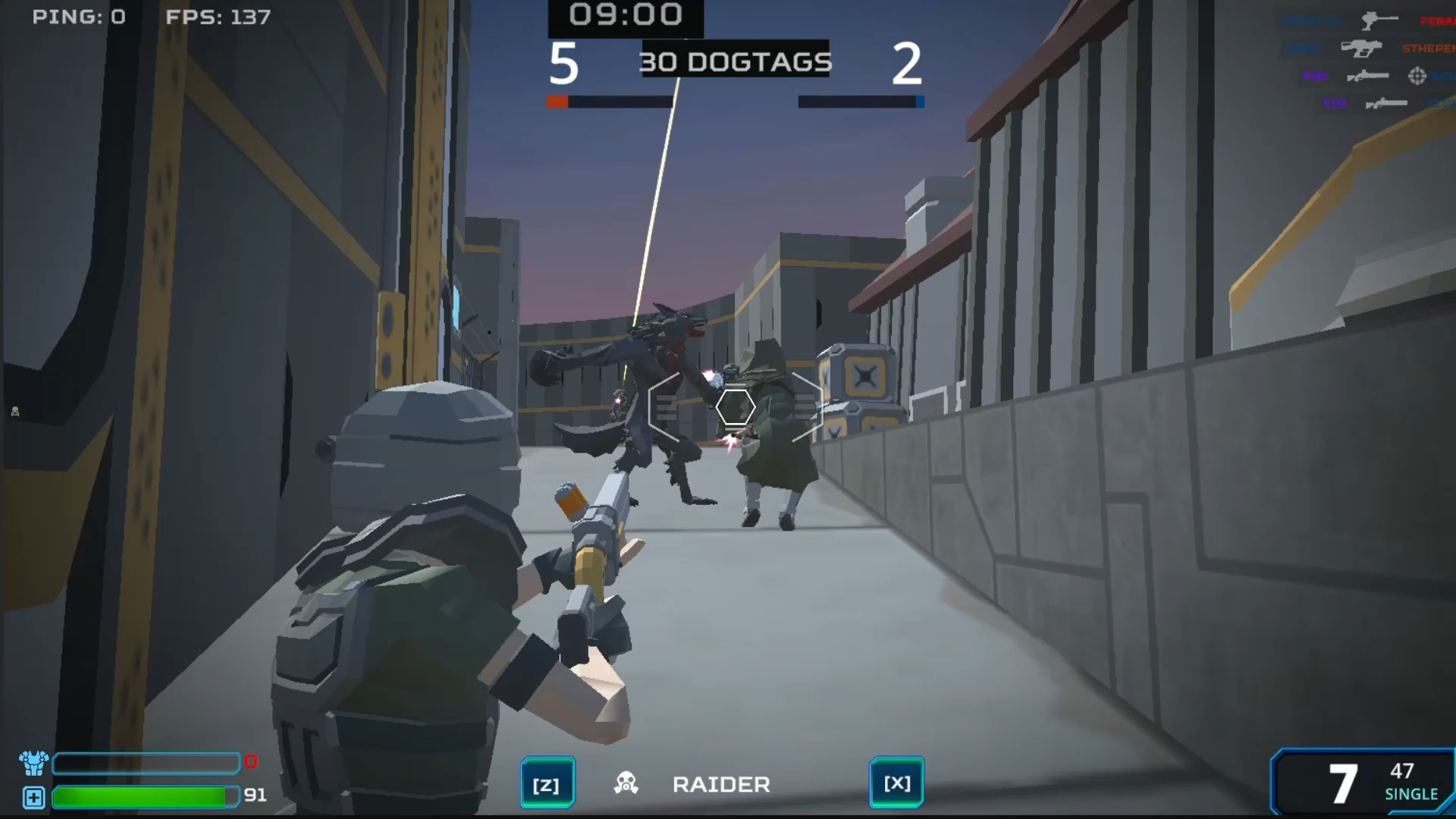Click the FEX player name entry
1456x819 pixels.
click(x=1316, y=76)
